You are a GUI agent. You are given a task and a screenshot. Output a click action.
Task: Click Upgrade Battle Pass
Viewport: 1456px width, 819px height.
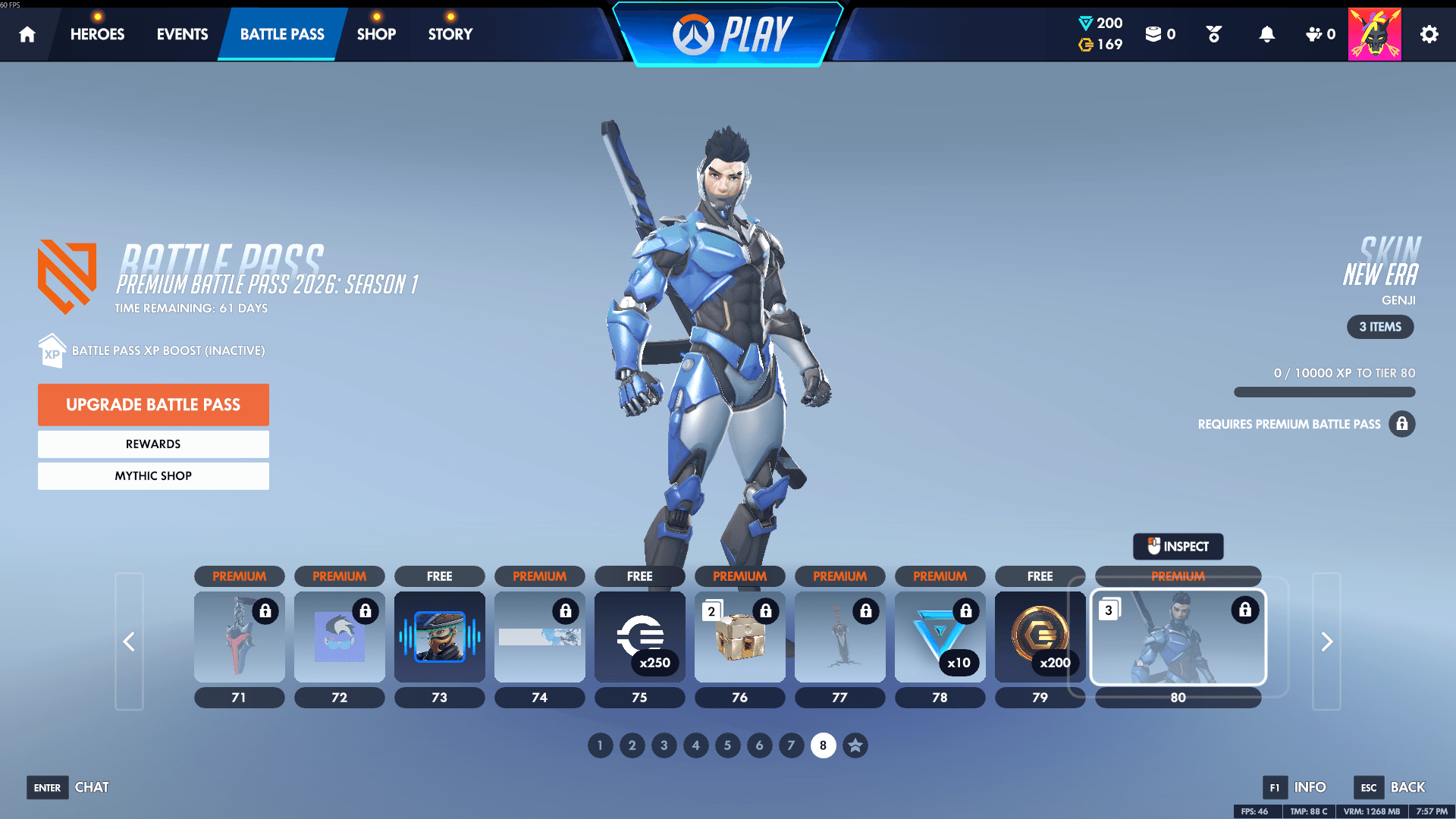pos(153,404)
